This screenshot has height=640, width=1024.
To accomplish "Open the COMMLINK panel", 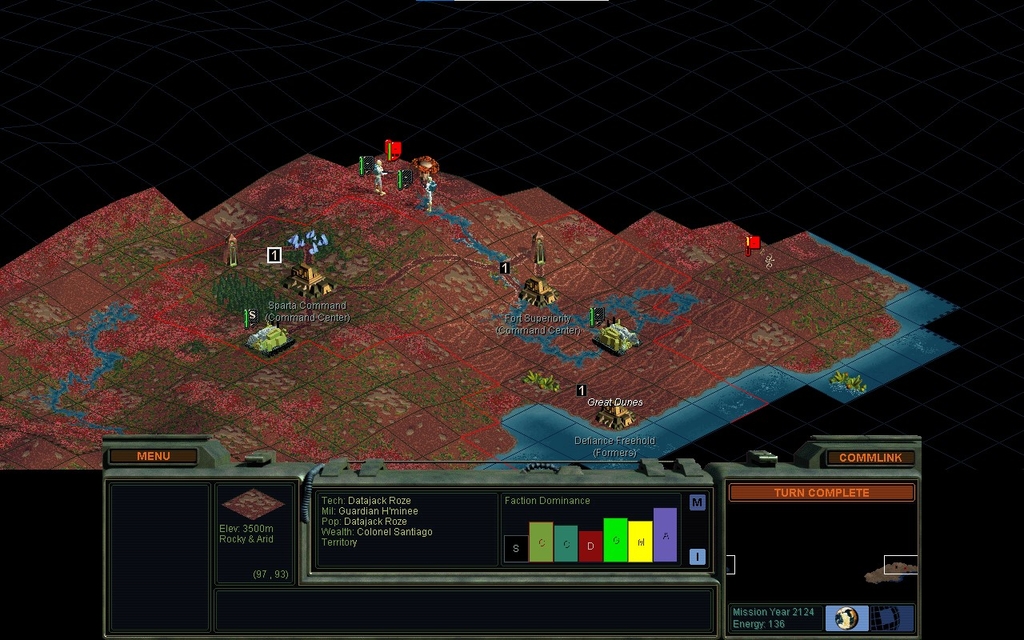I will (870, 458).
